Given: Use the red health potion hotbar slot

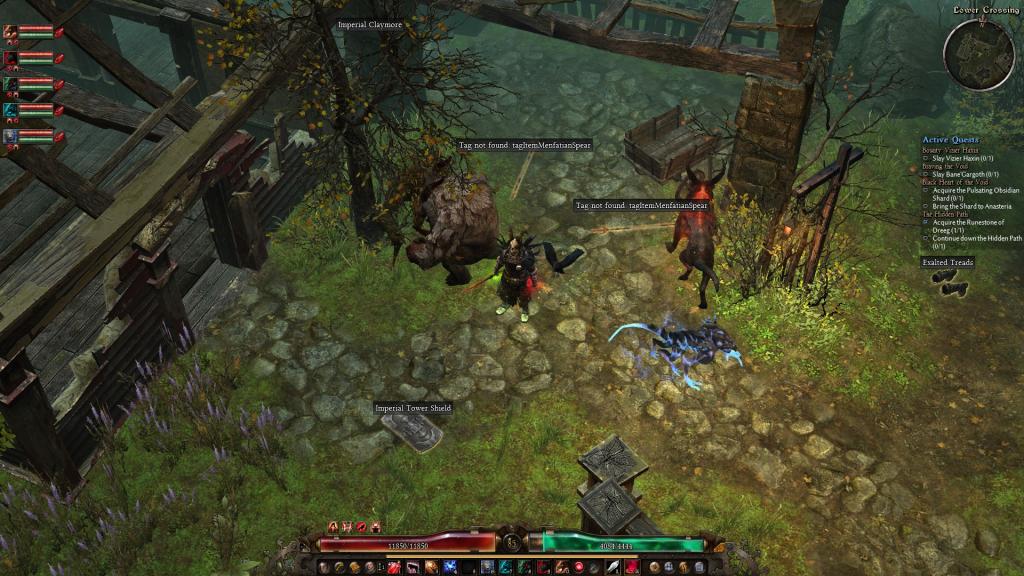Looking at the screenshot, I should pos(394,567).
